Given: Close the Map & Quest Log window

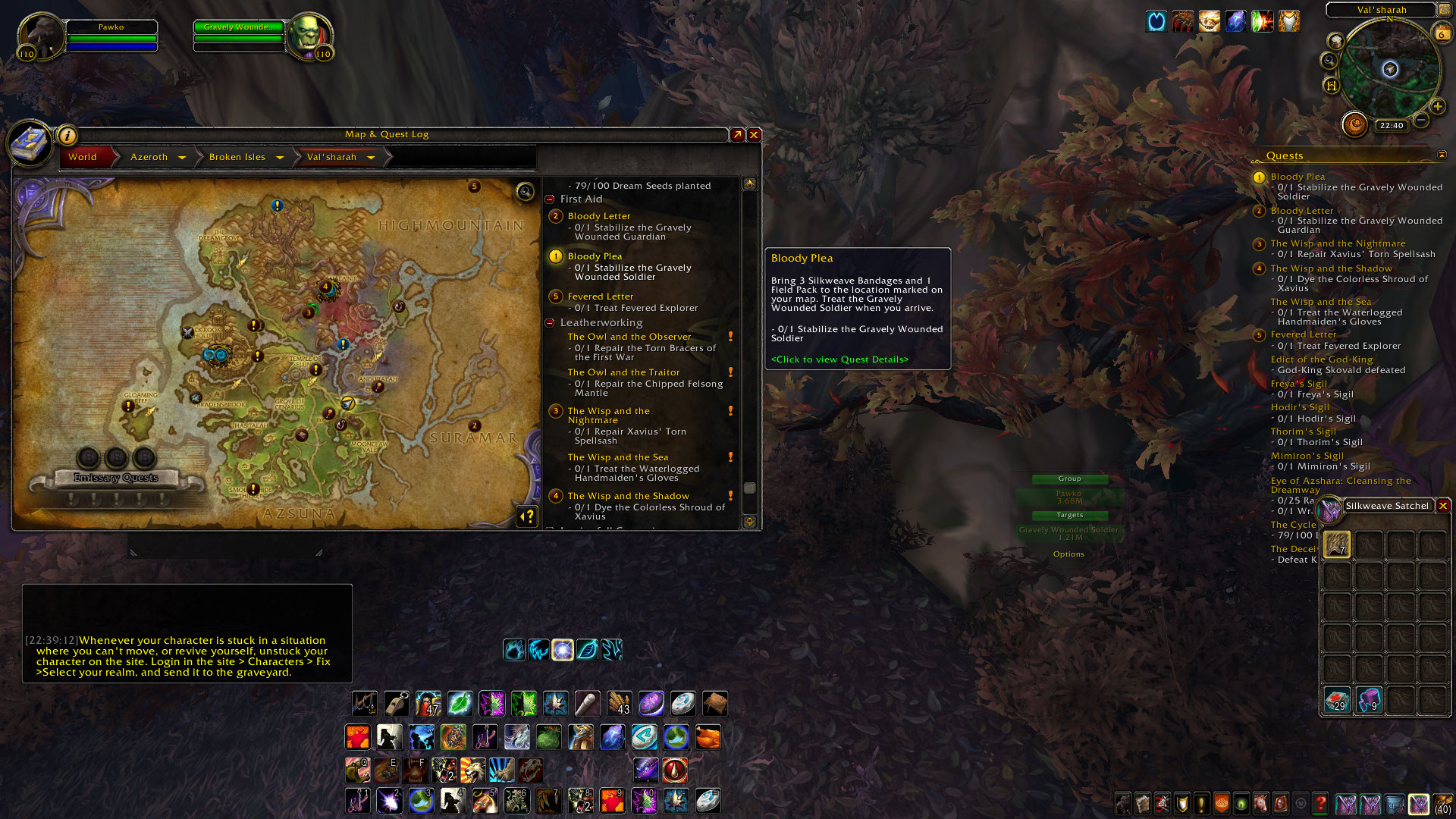Looking at the screenshot, I should pos(754,135).
